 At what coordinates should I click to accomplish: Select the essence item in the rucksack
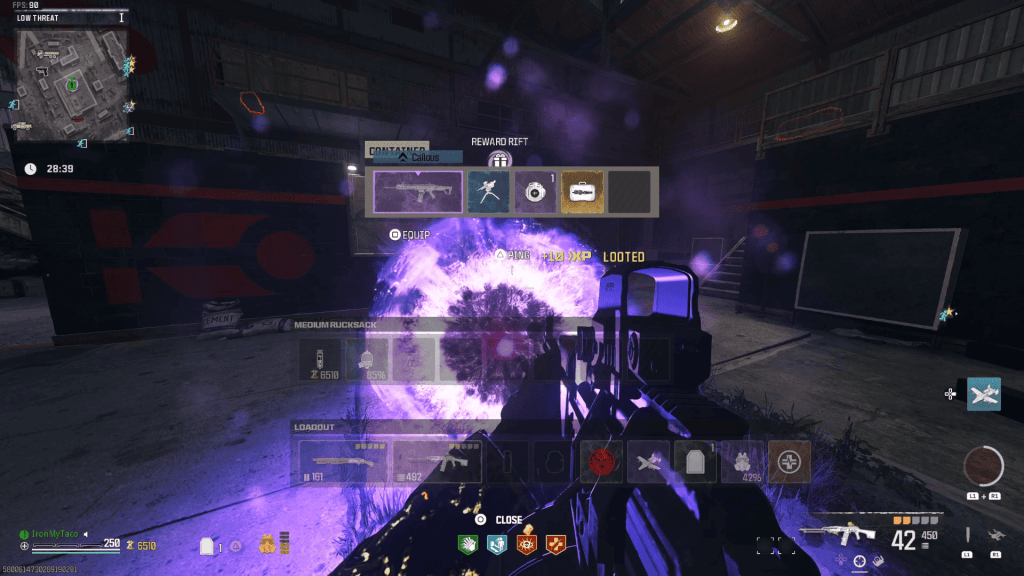click(x=320, y=359)
